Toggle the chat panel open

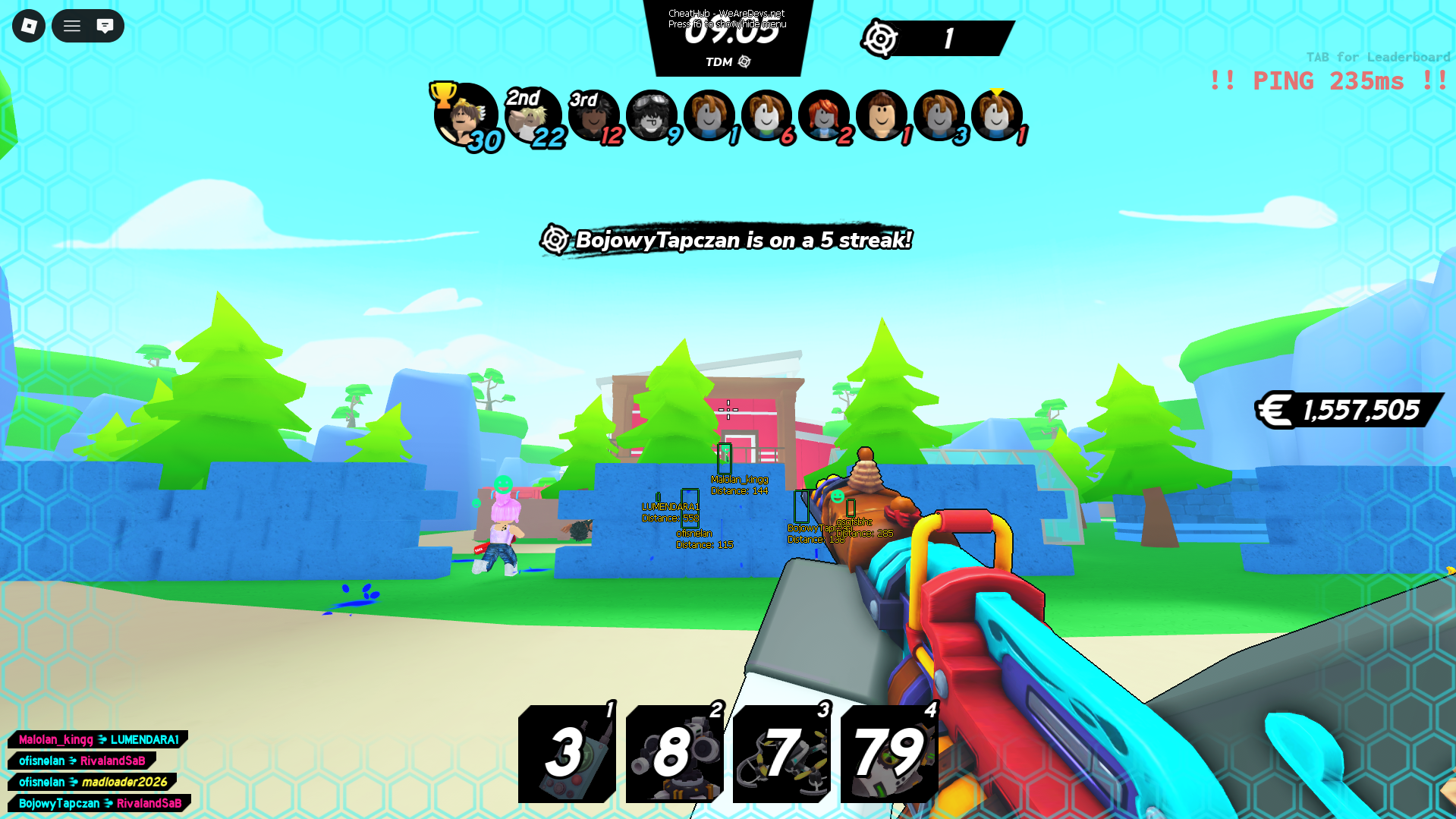(x=105, y=26)
